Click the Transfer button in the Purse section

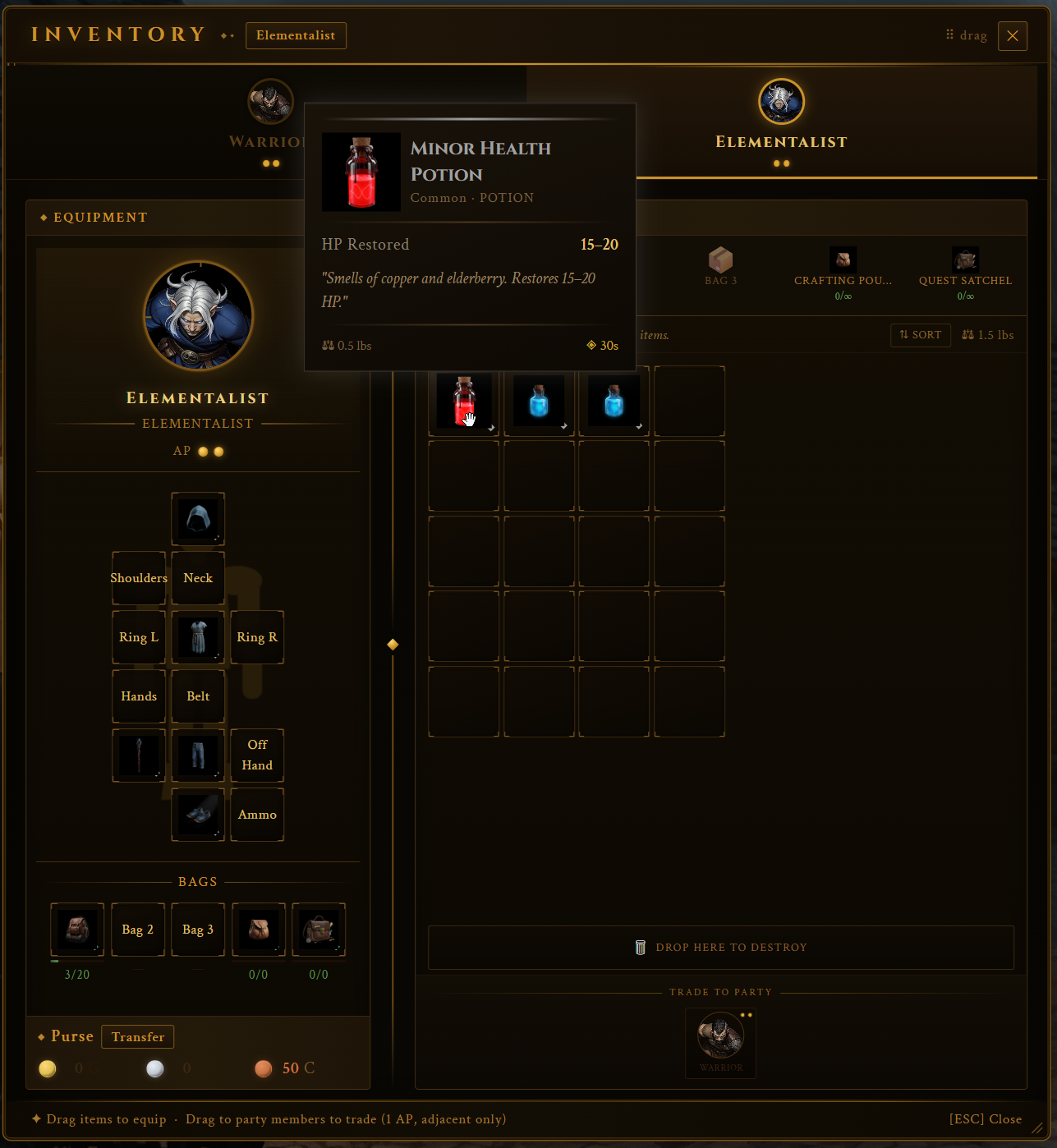coord(137,1036)
